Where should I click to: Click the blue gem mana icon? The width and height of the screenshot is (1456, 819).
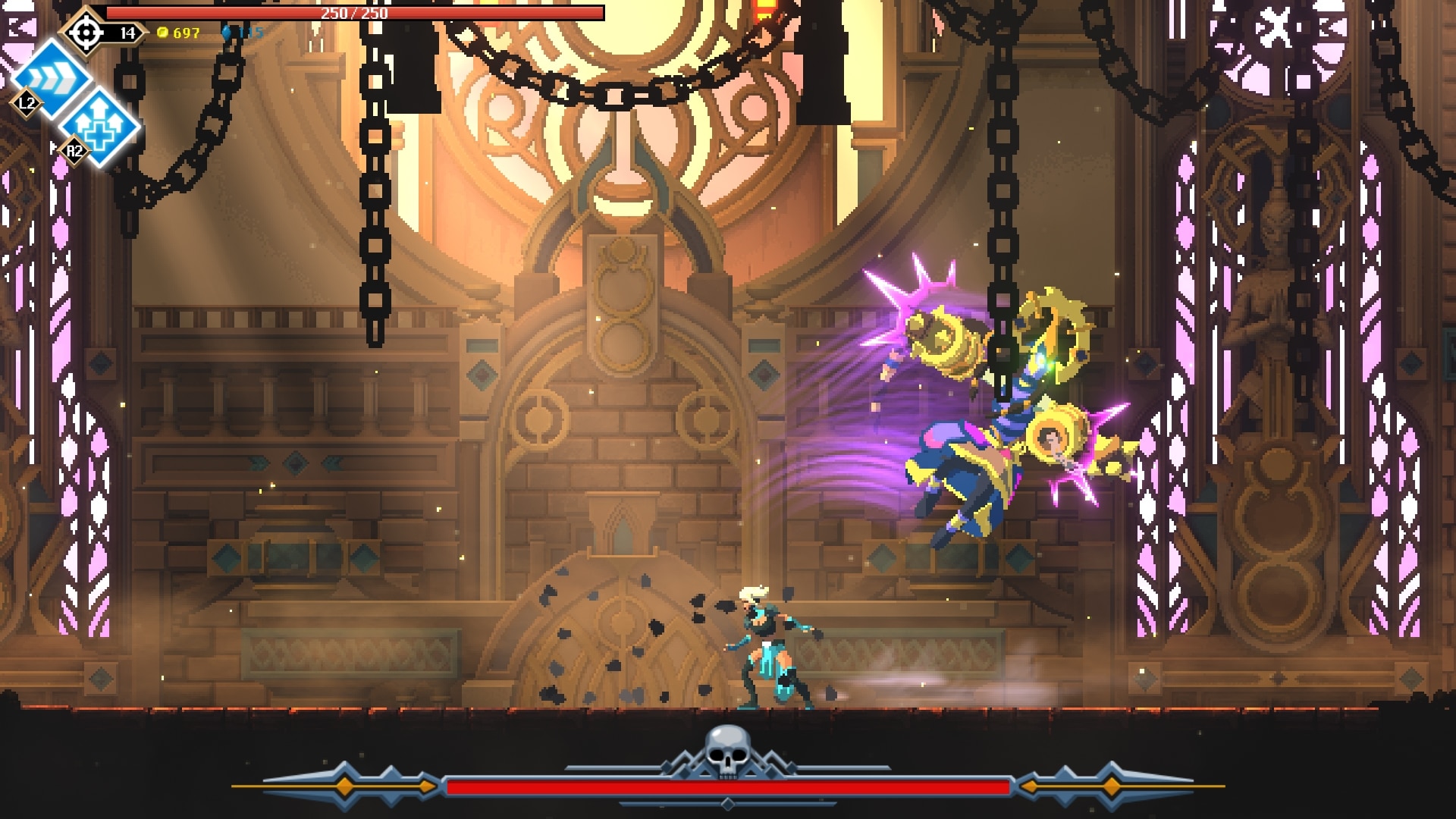click(227, 33)
